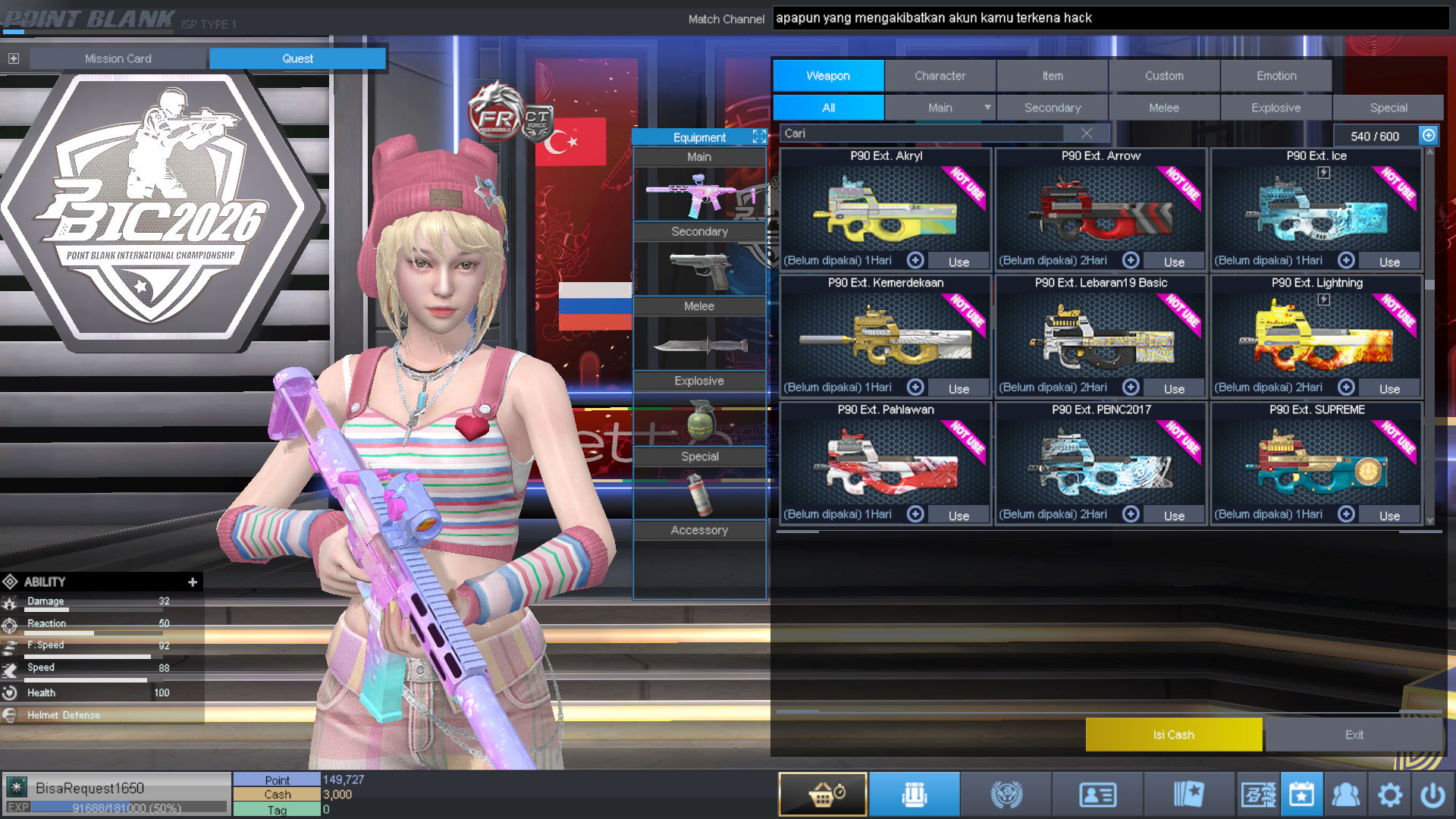Image resolution: width=1456 pixels, height=819 pixels.
Task: Select the P90 Ext. Lightning item
Action: (1316, 334)
